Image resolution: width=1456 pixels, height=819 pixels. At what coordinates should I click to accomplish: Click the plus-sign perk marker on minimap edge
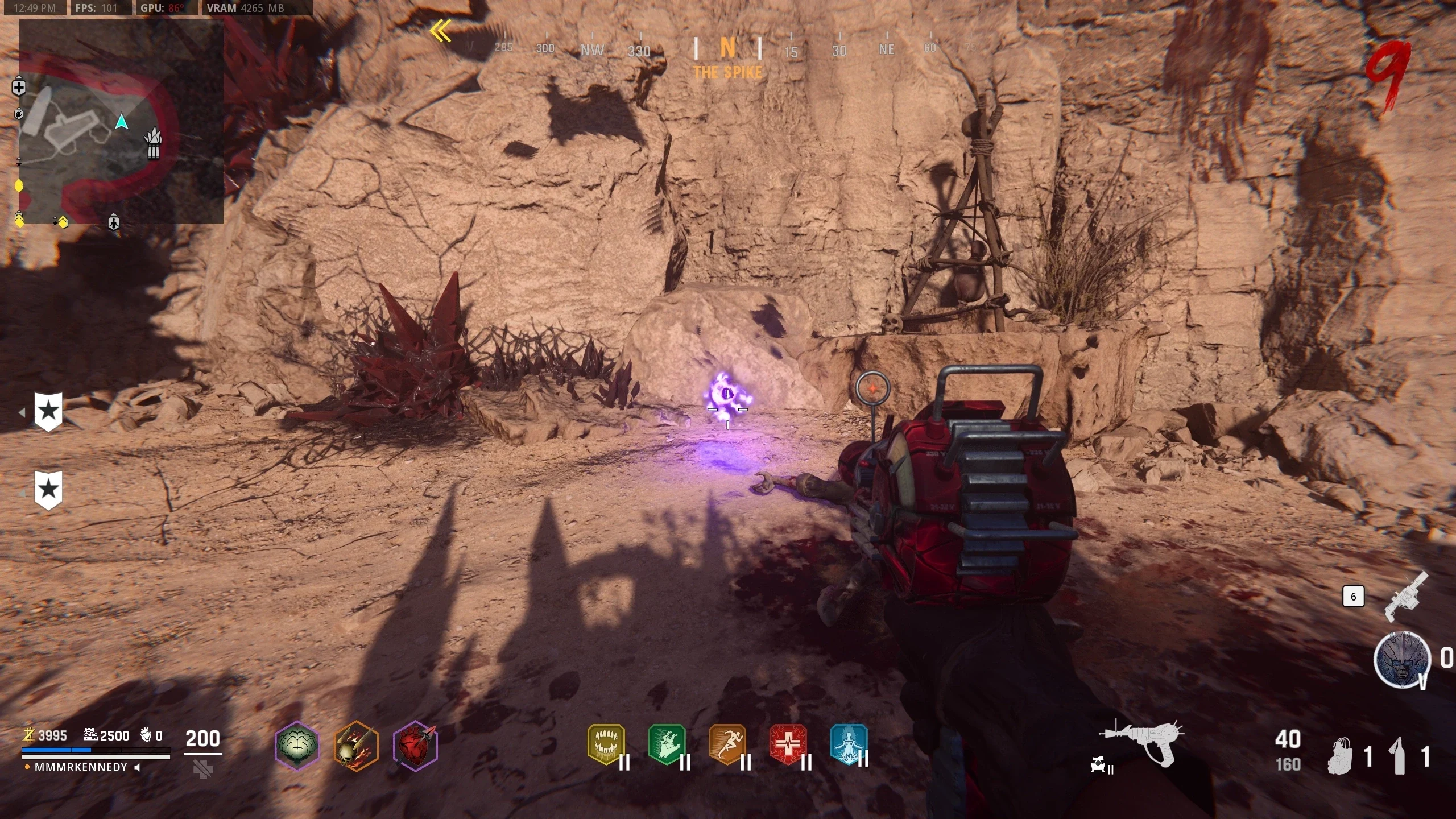click(19, 88)
